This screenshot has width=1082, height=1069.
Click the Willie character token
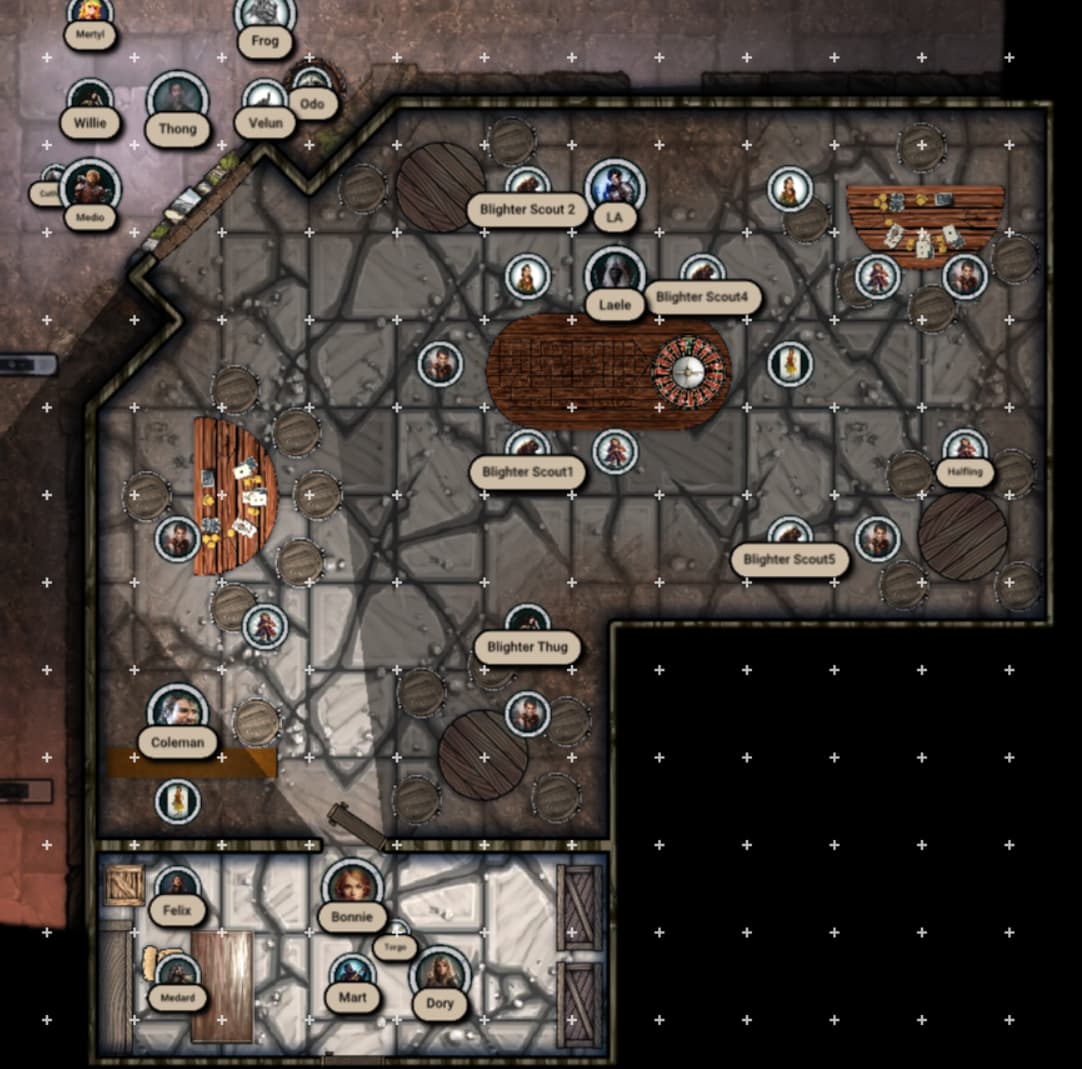(x=91, y=100)
